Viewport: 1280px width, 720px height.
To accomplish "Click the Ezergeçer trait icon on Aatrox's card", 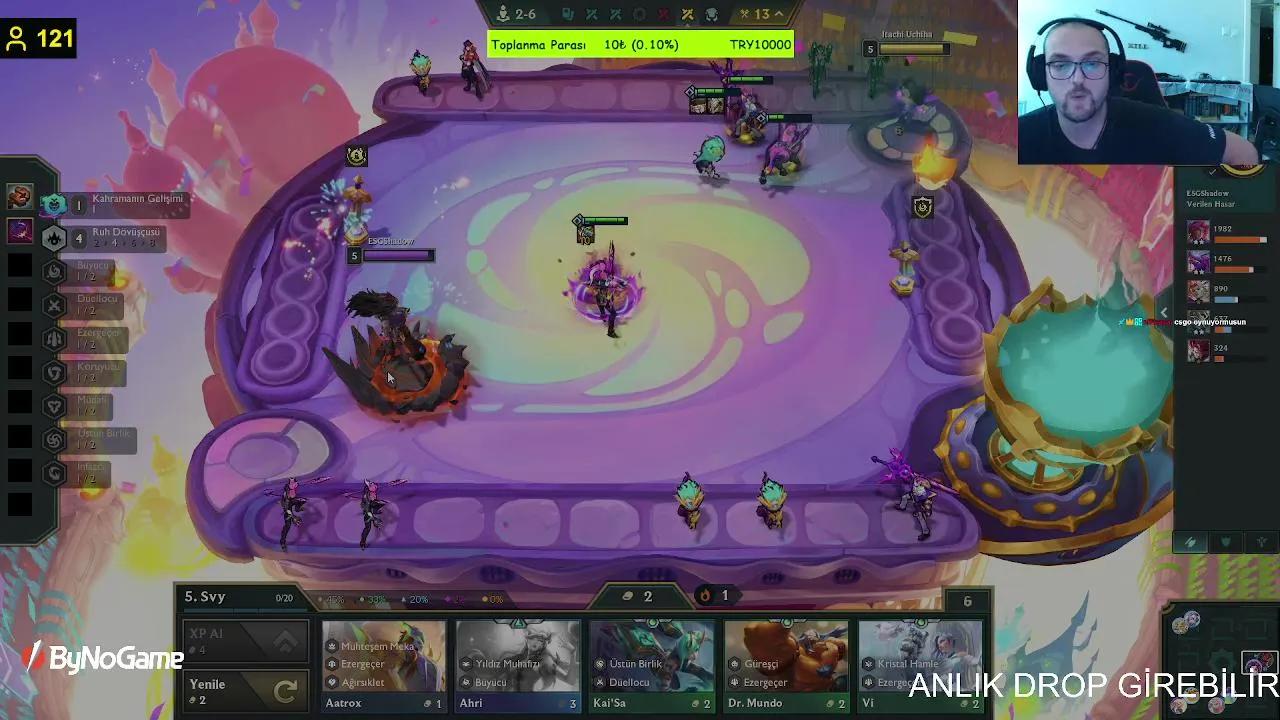I will [x=332, y=663].
